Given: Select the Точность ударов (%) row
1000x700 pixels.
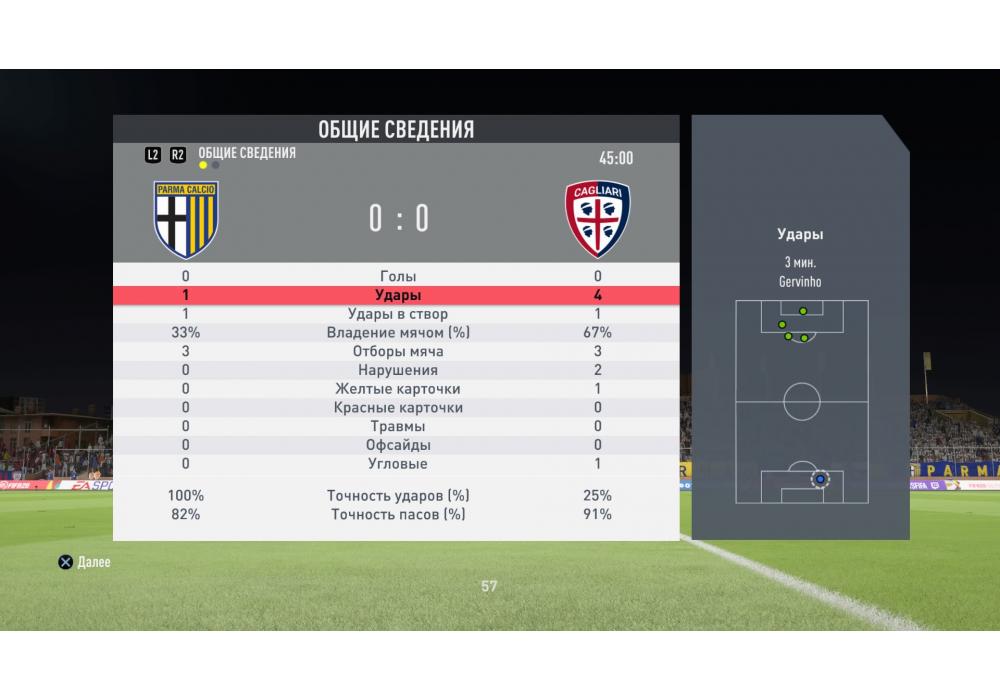Looking at the screenshot, I should point(398,495).
